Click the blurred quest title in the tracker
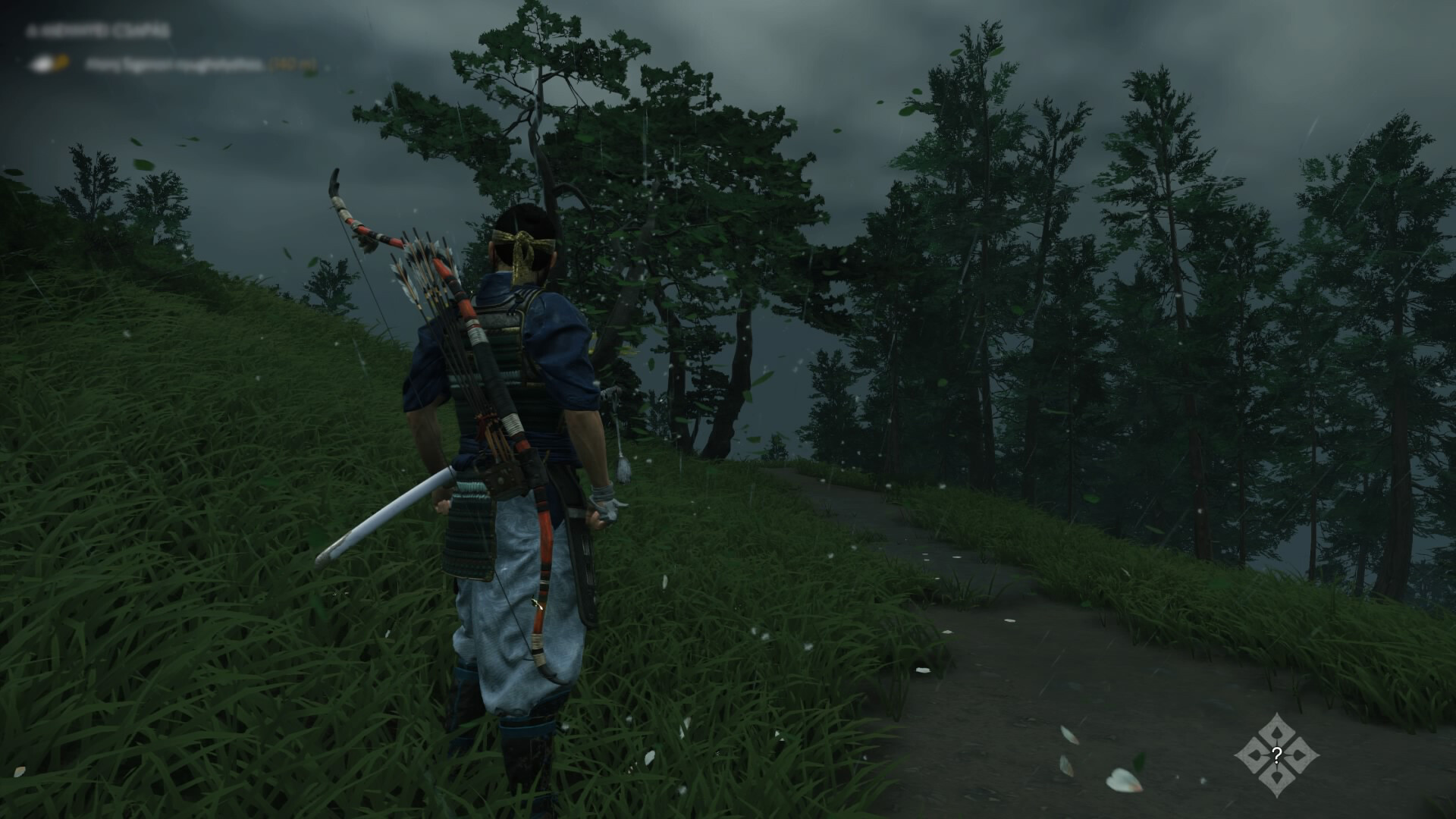The height and width of the screenshot is (819, 1456). point(97,32)
